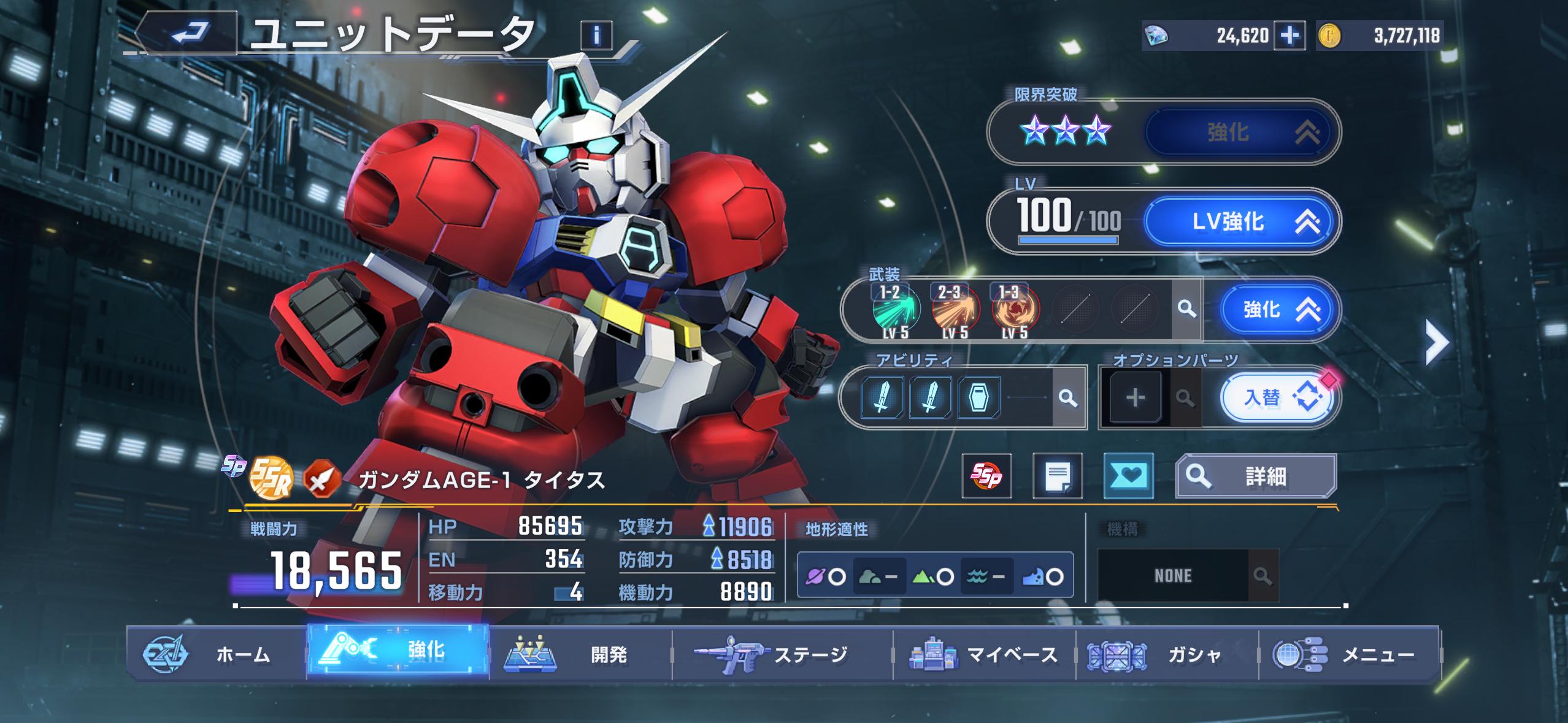This screenshot has height=723, width=1568.
Task: Open the info button beside the unit data title
Action: [x=596, y=36]
